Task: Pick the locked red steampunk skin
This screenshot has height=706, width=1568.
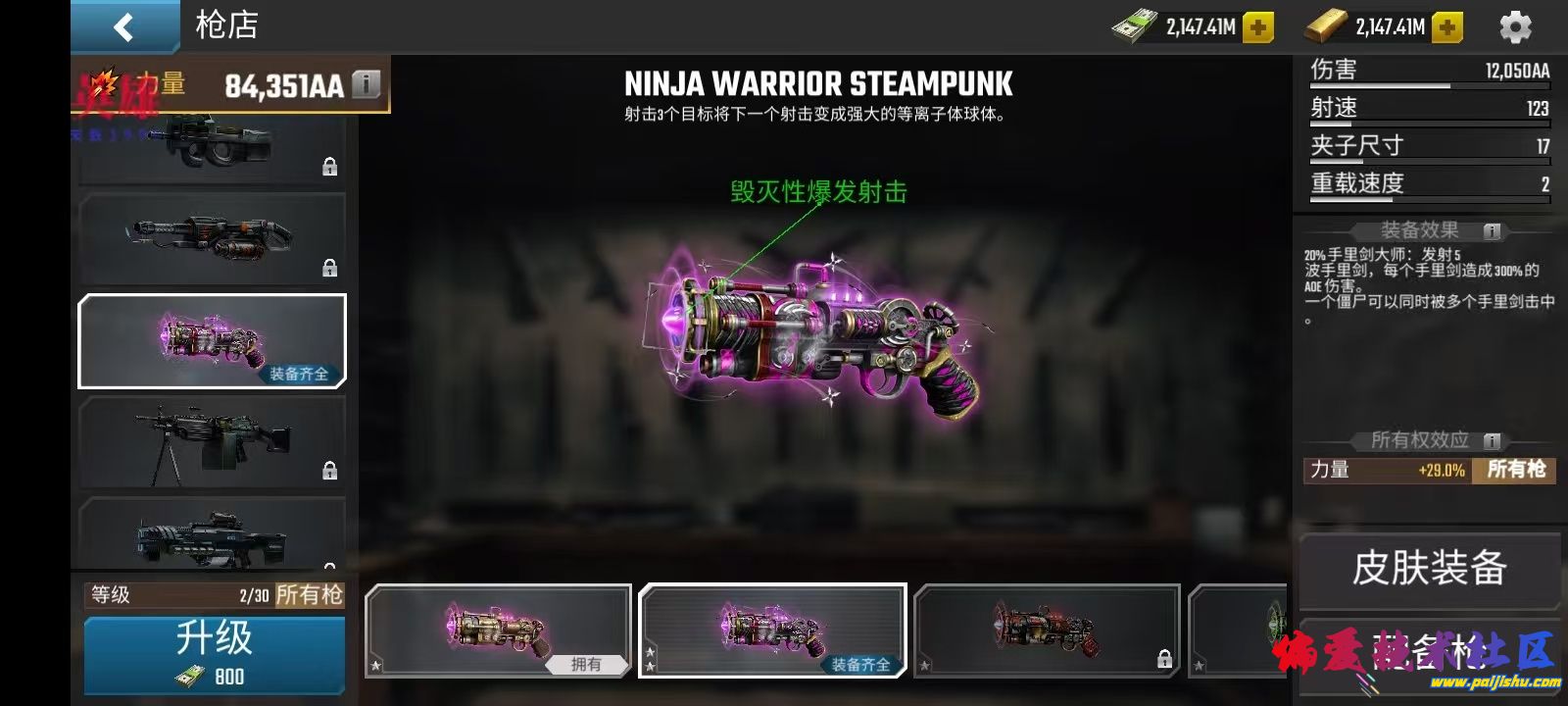Action: click(x=1047, y=630)
